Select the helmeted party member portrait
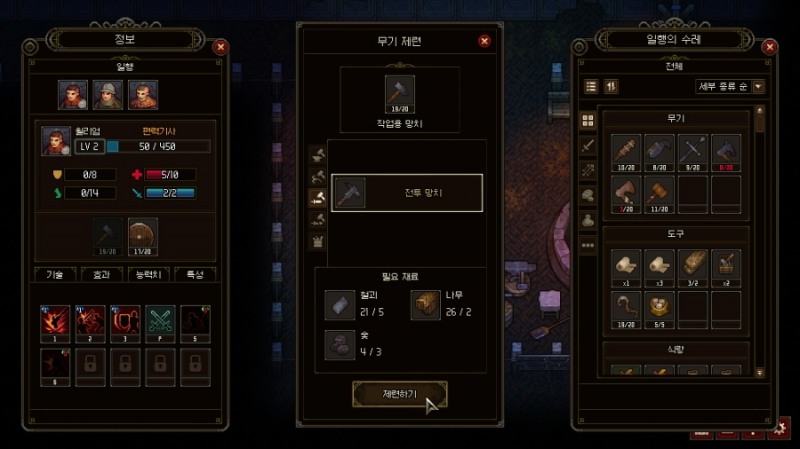This screenshot has height=449, width=800. [x=108, y=95]
